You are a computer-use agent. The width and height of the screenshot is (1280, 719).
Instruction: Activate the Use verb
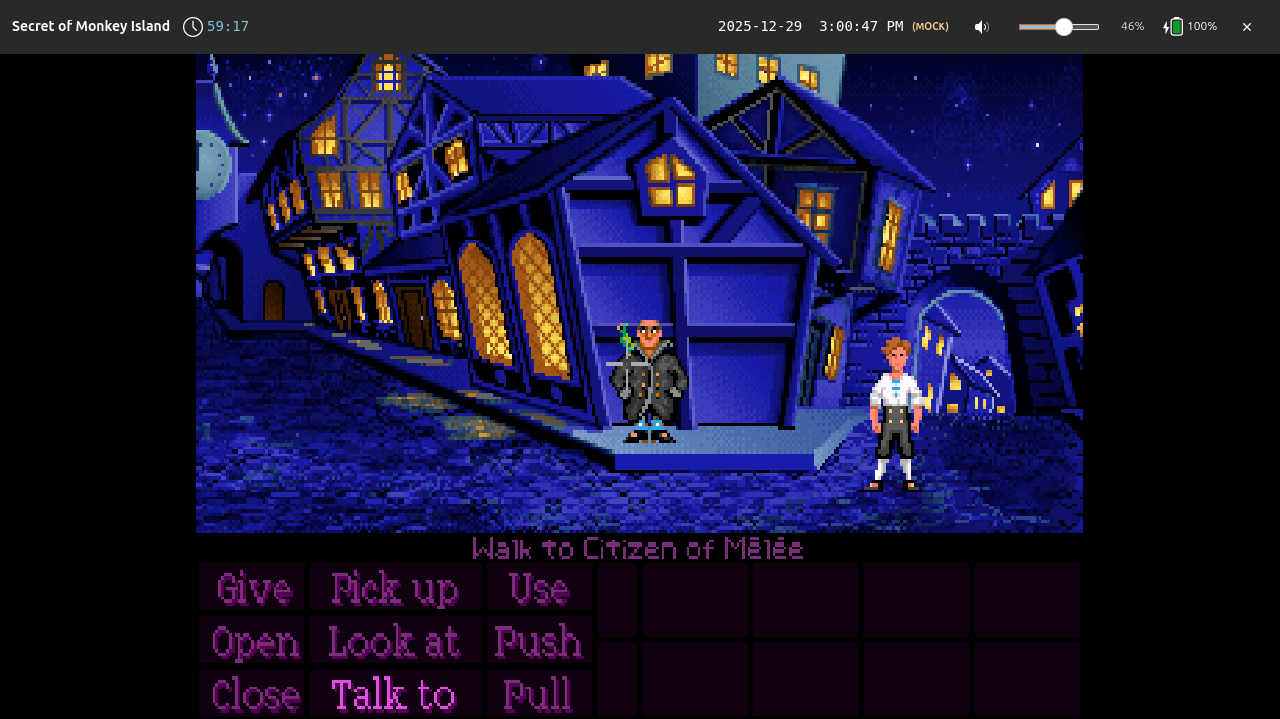538,588
